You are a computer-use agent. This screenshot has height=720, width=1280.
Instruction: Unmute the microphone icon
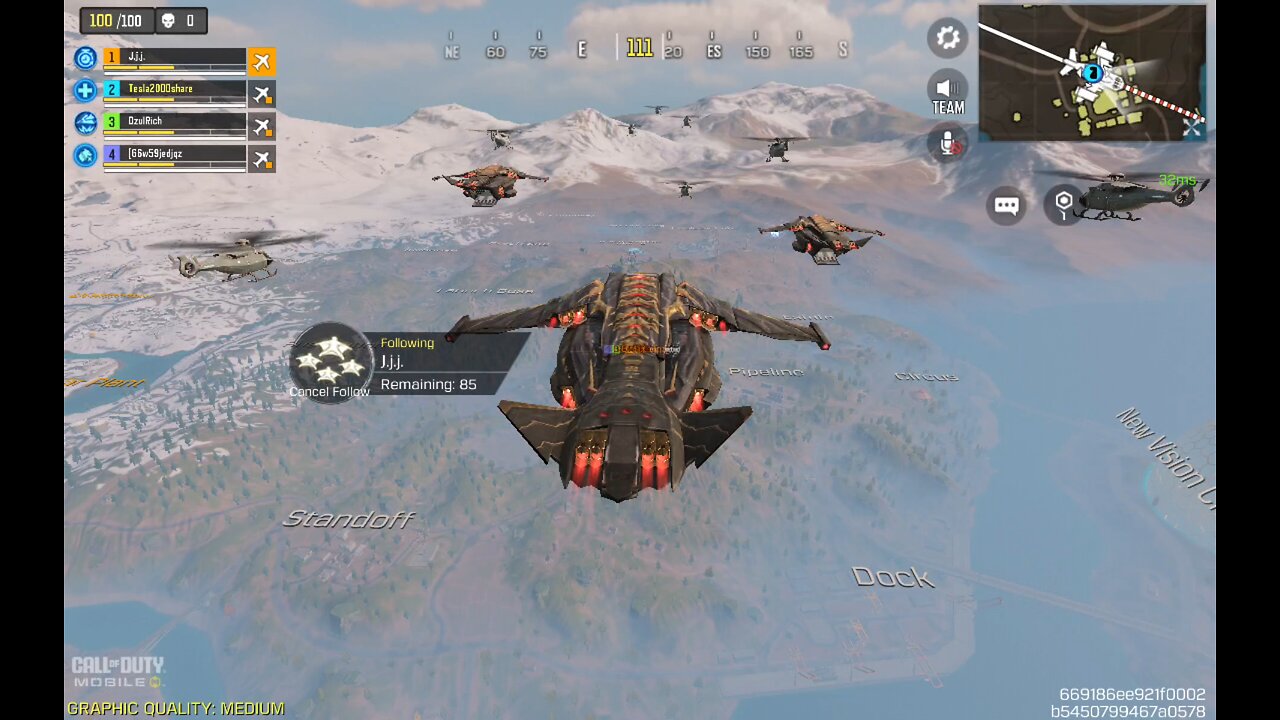point(947,143)
